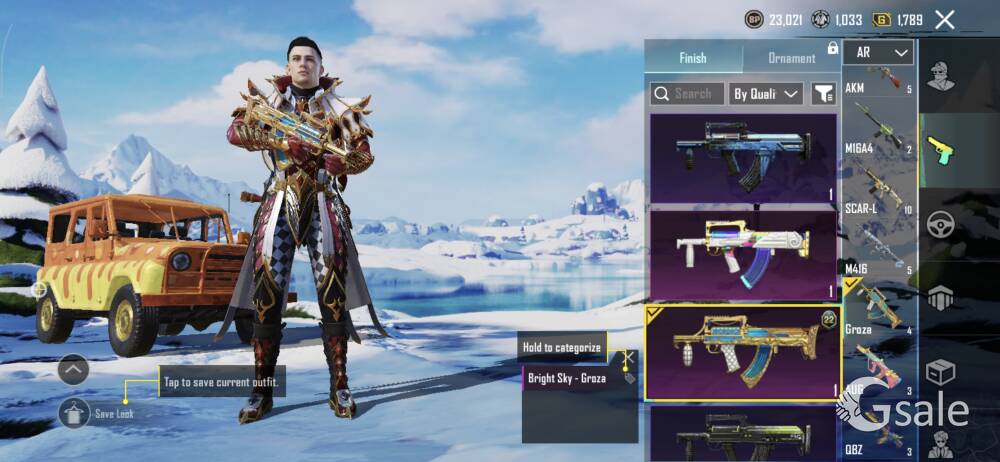Close the inventory screen with the X
Image resolution: width=1000 pixels, height=462 pixels.
tap(945, 19)
